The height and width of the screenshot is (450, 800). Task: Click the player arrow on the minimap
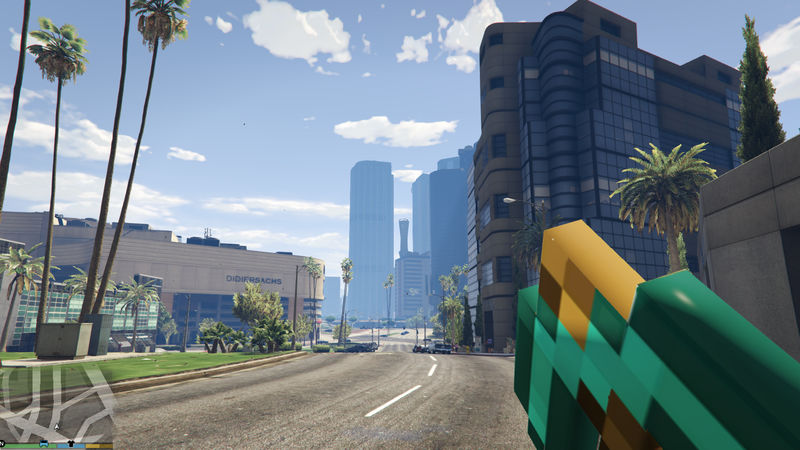(57, 427)
